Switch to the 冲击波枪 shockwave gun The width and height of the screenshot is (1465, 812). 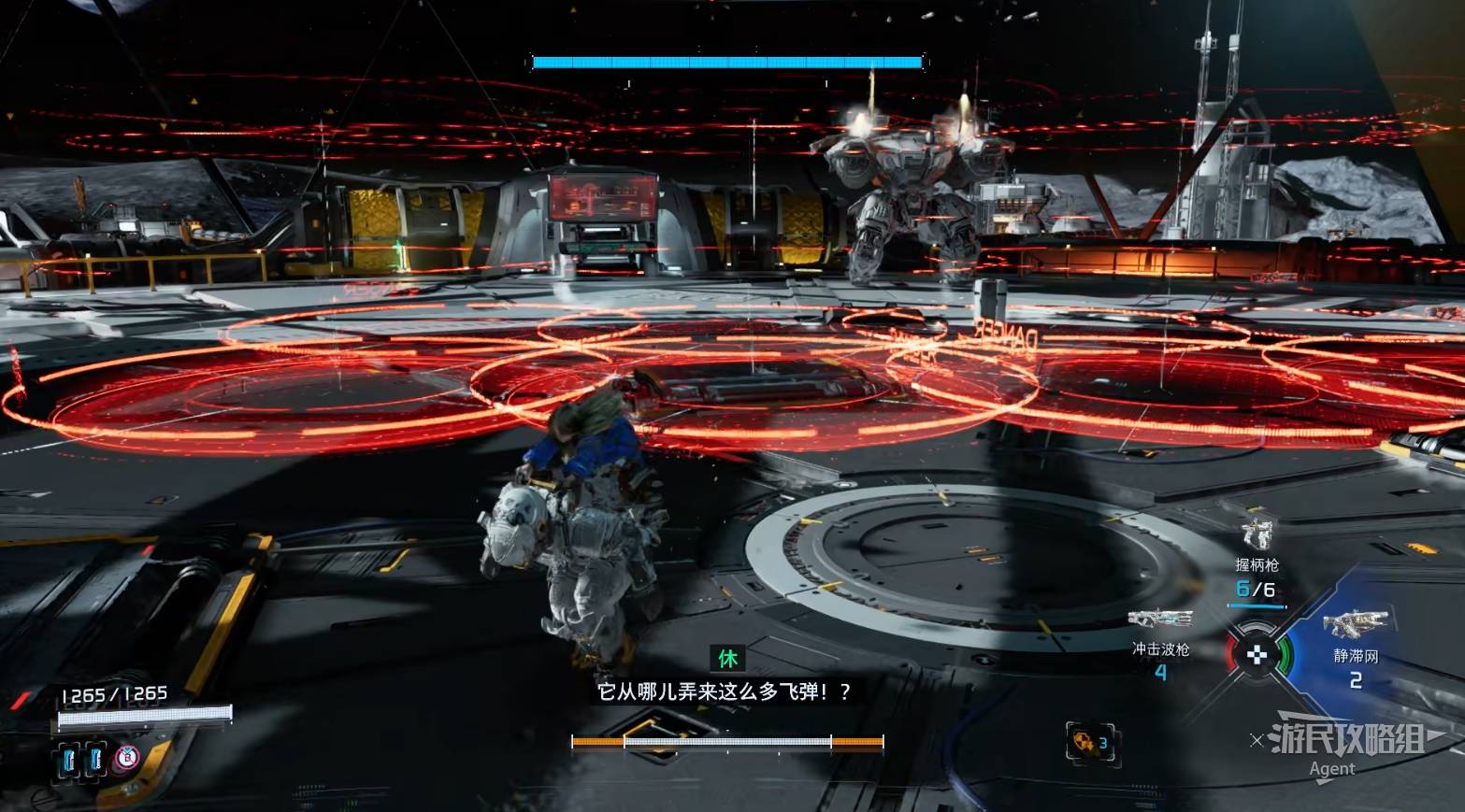(1160, 619)
